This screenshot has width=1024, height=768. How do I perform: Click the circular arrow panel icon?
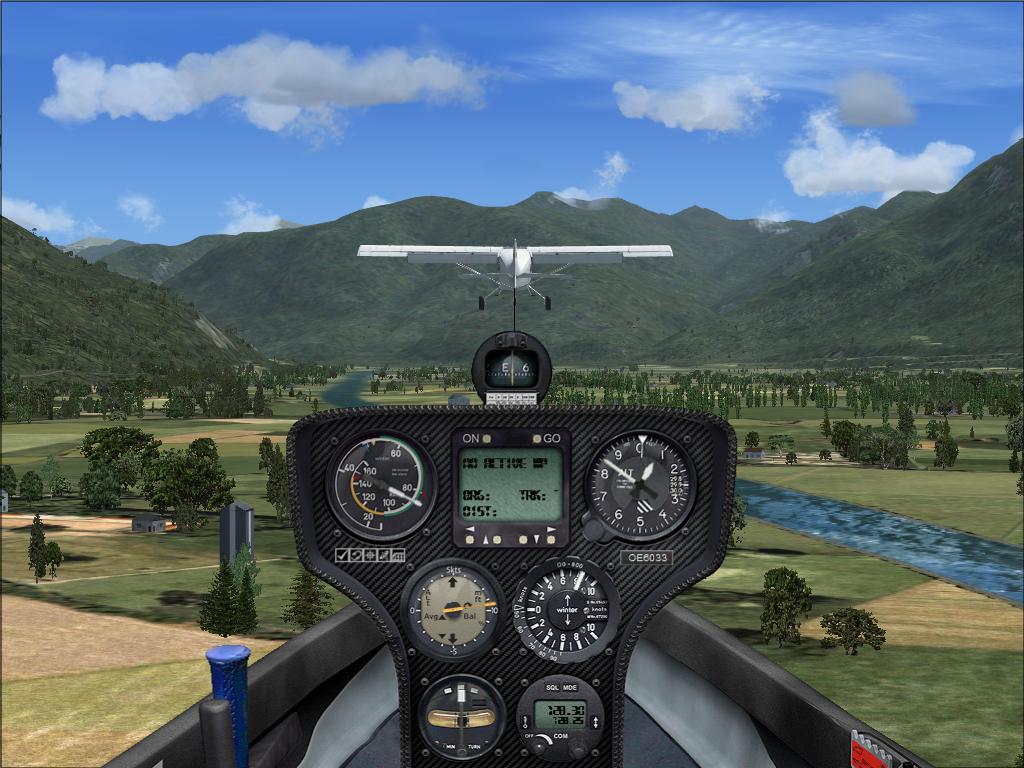click(356, 555)
